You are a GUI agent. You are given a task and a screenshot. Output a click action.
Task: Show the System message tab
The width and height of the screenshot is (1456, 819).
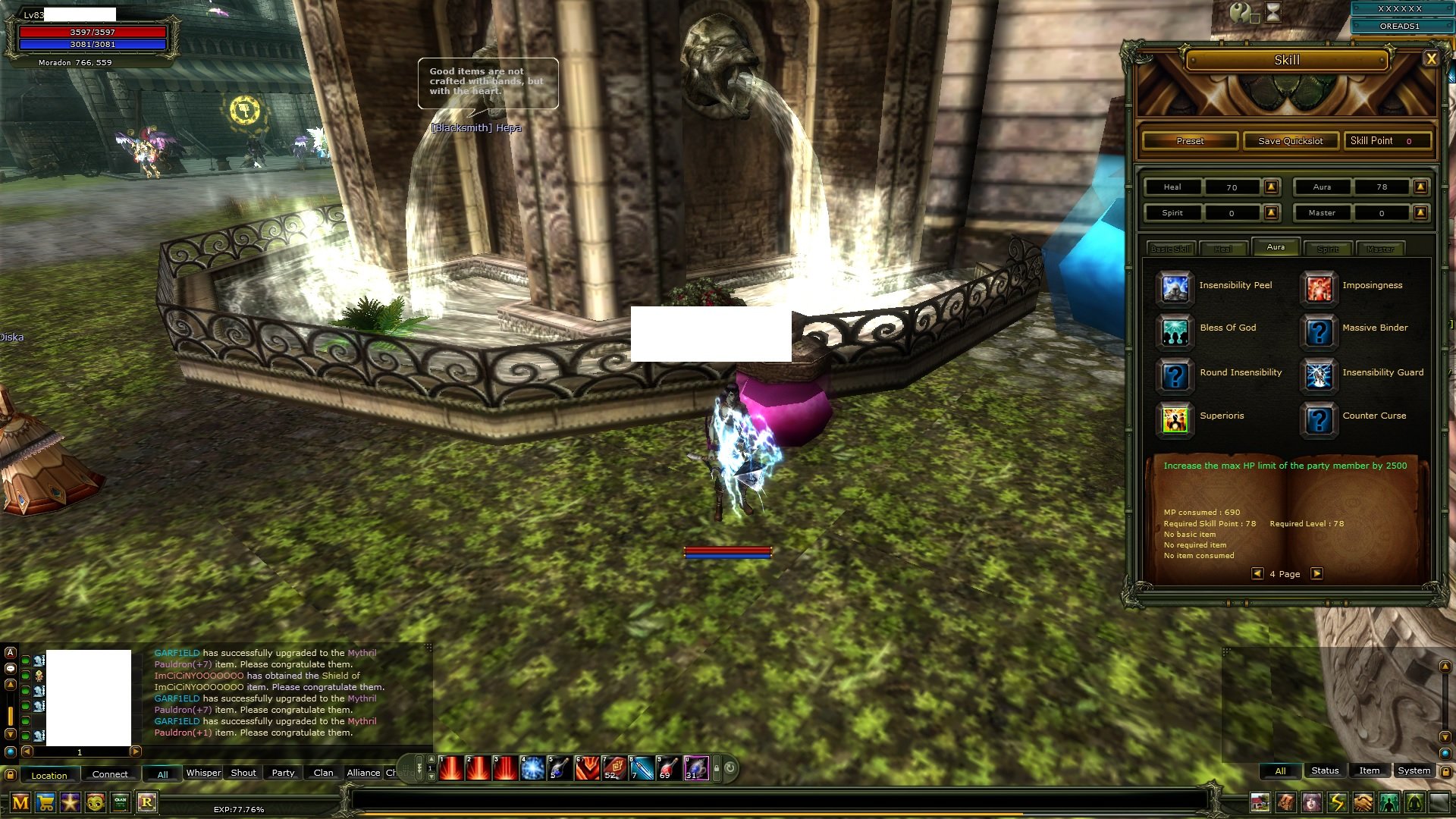coord(1414,770)
